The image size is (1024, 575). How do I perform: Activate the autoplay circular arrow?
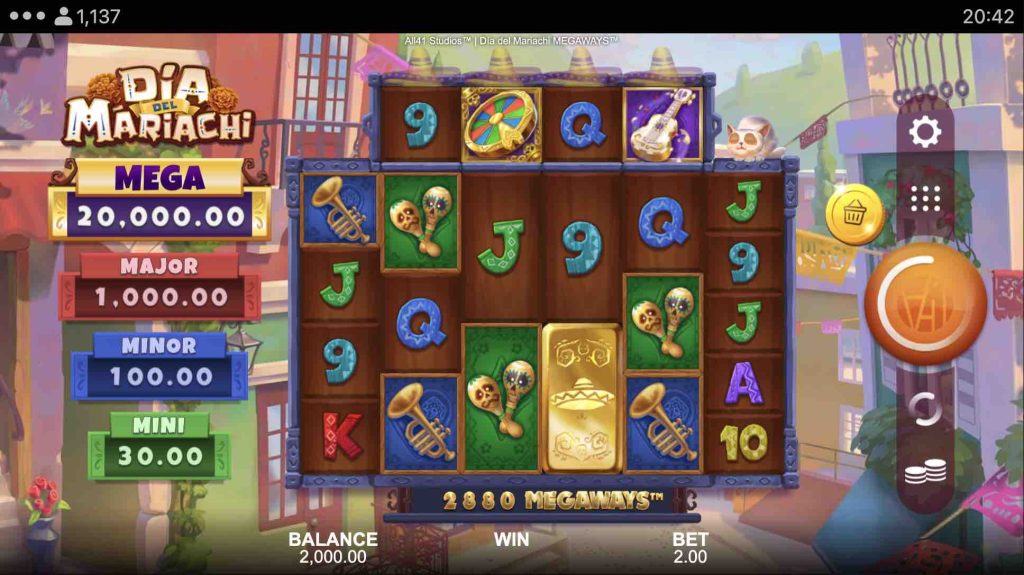pos(925,409)
